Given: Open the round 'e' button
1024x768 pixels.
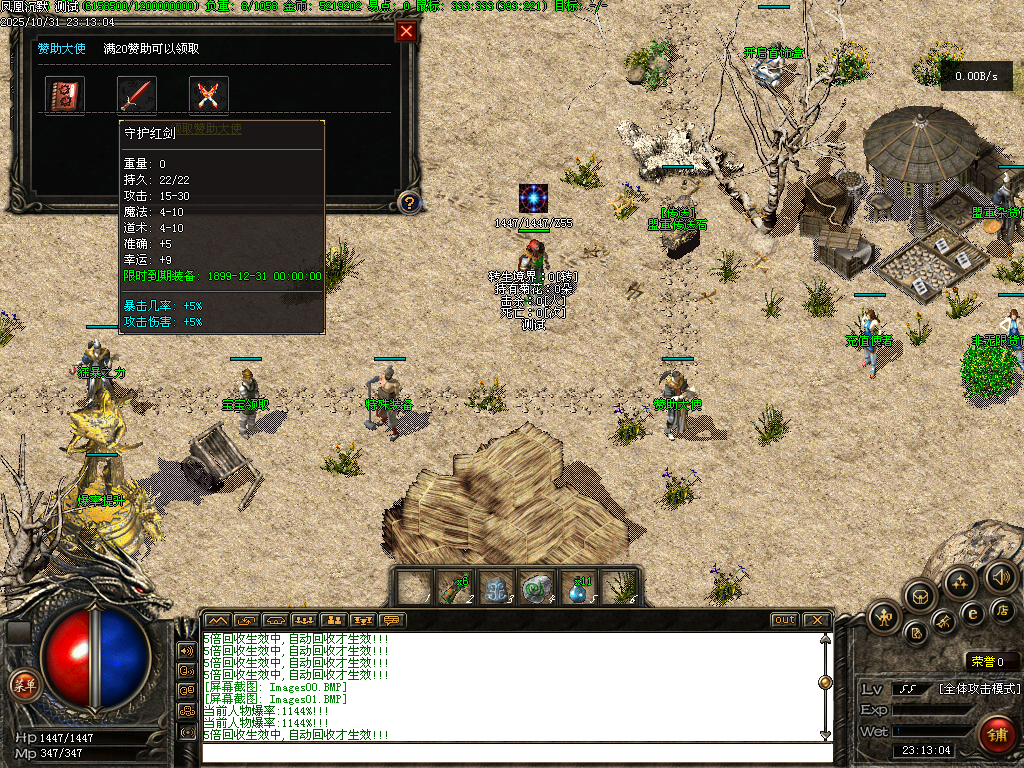Looking at the screenshot, I should 972,613.
